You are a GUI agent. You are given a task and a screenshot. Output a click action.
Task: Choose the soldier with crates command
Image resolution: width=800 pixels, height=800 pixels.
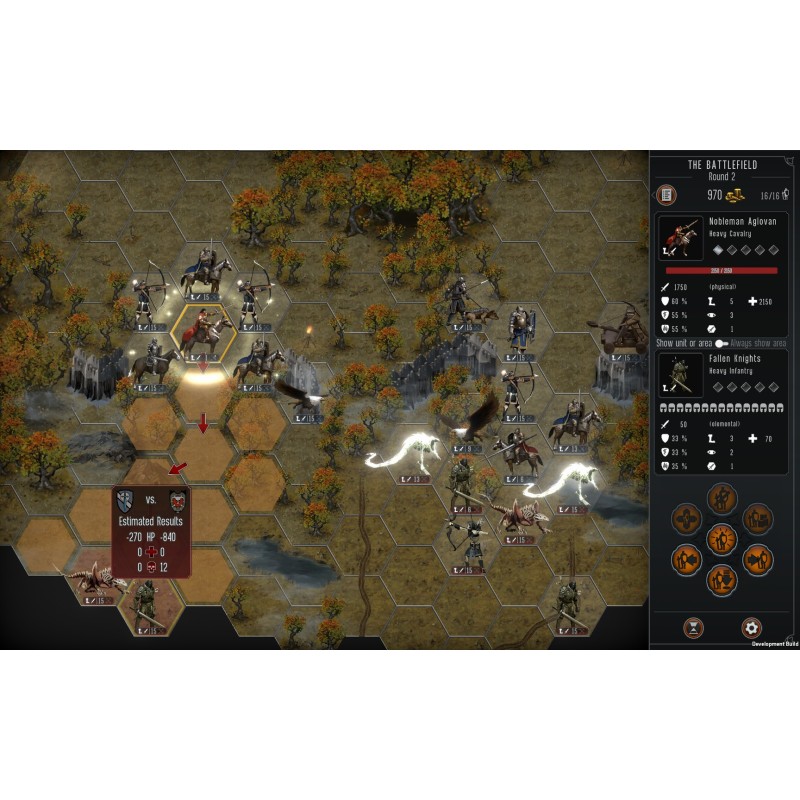pos(757,519)
